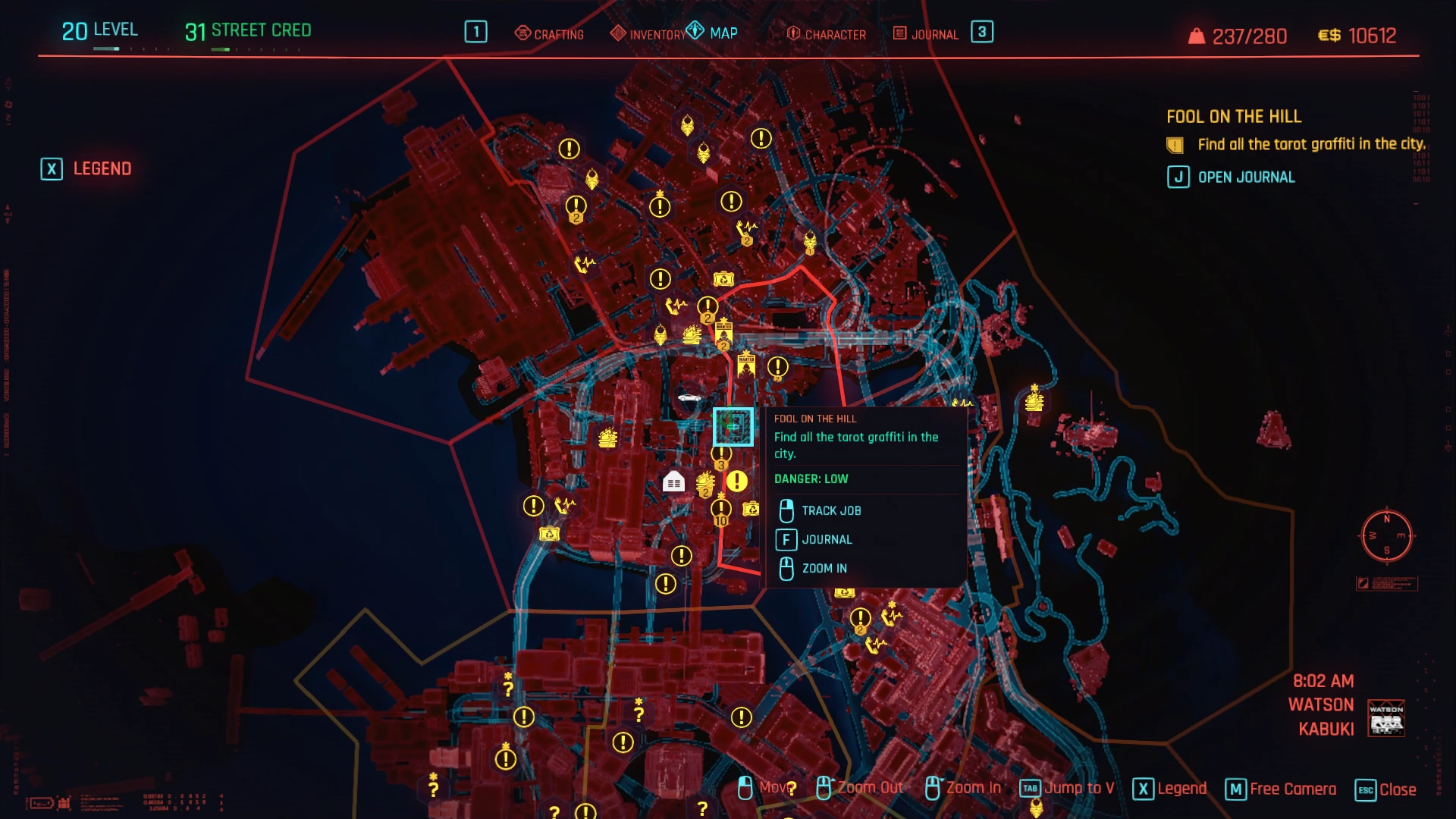Open the Crafting tab

coord(550,34)
